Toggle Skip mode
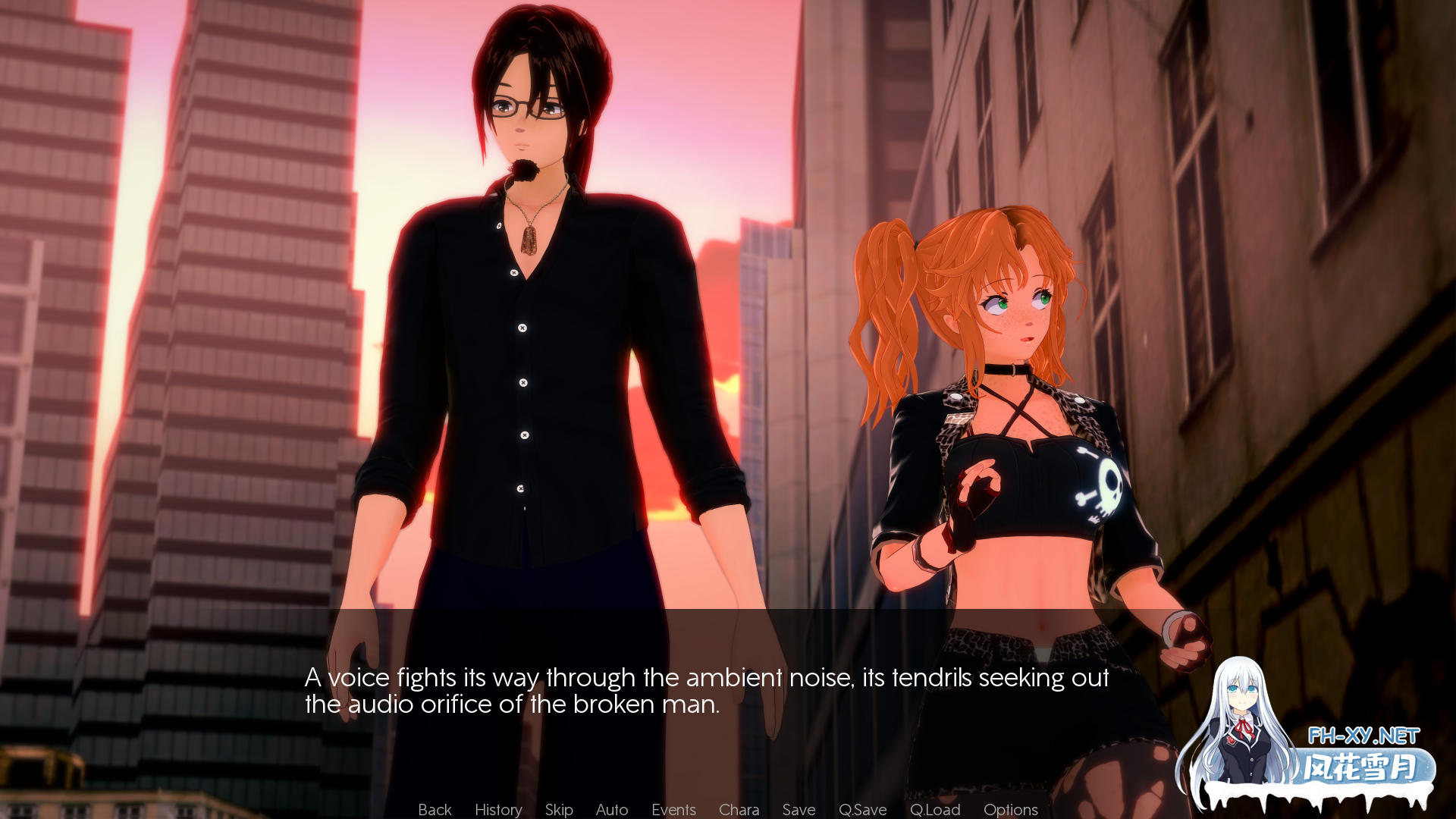Screen dimensions: 1456x819 [x=558, y=809]
